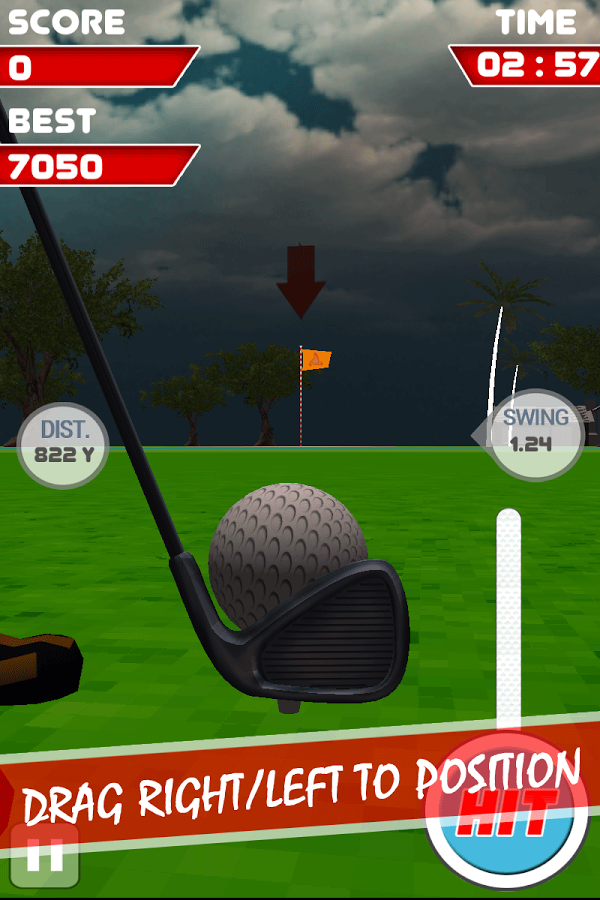This screenshot has width=600, height=900.
Task: Pause the game with the green button
Action: tap(44, 856)
